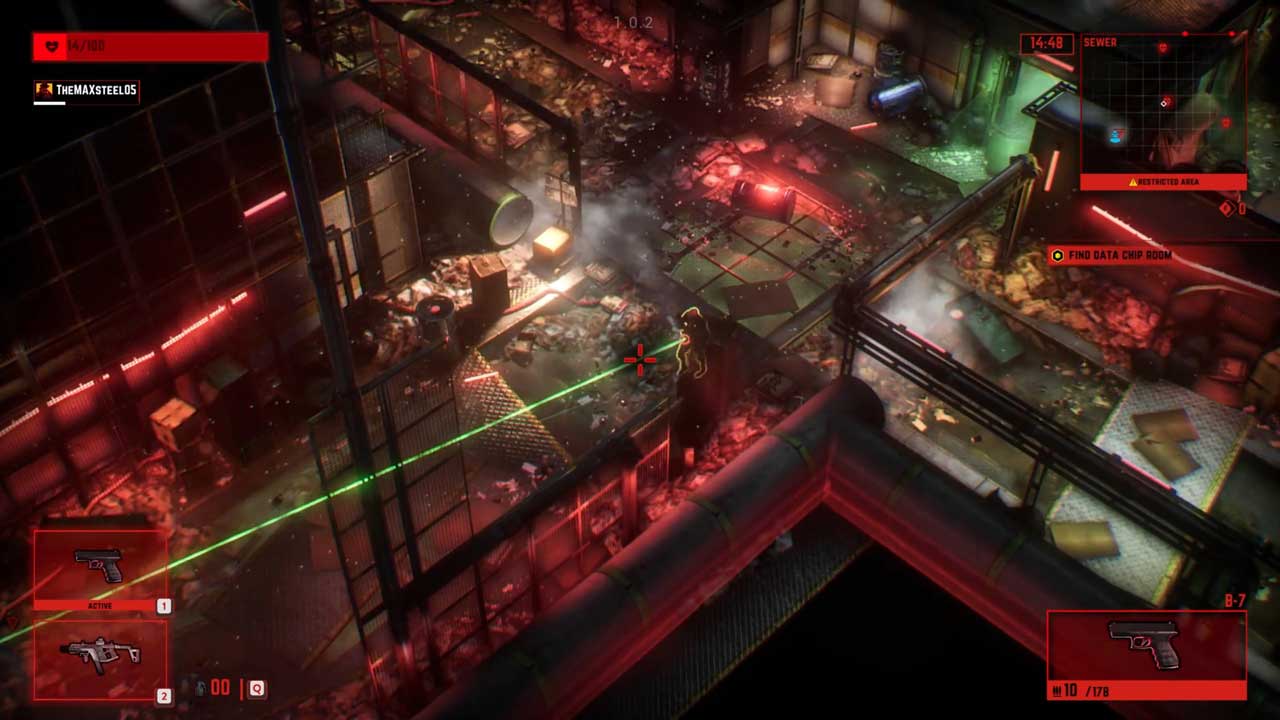Screen dimensions: 1280x720
Task: Select the active pistol weapon slot
Action: 100,568
